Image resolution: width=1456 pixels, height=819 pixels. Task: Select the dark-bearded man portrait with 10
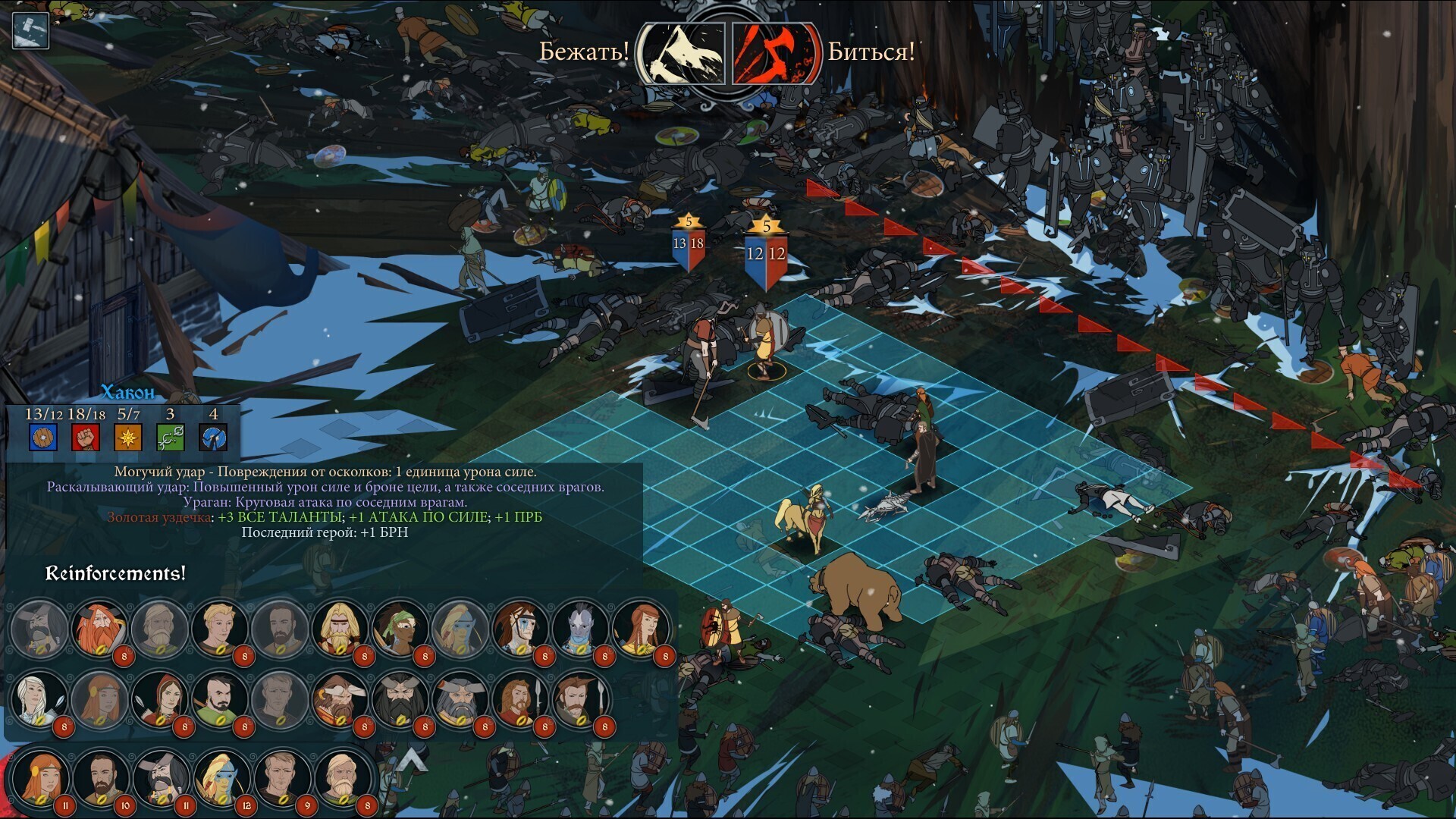(101, 779)
